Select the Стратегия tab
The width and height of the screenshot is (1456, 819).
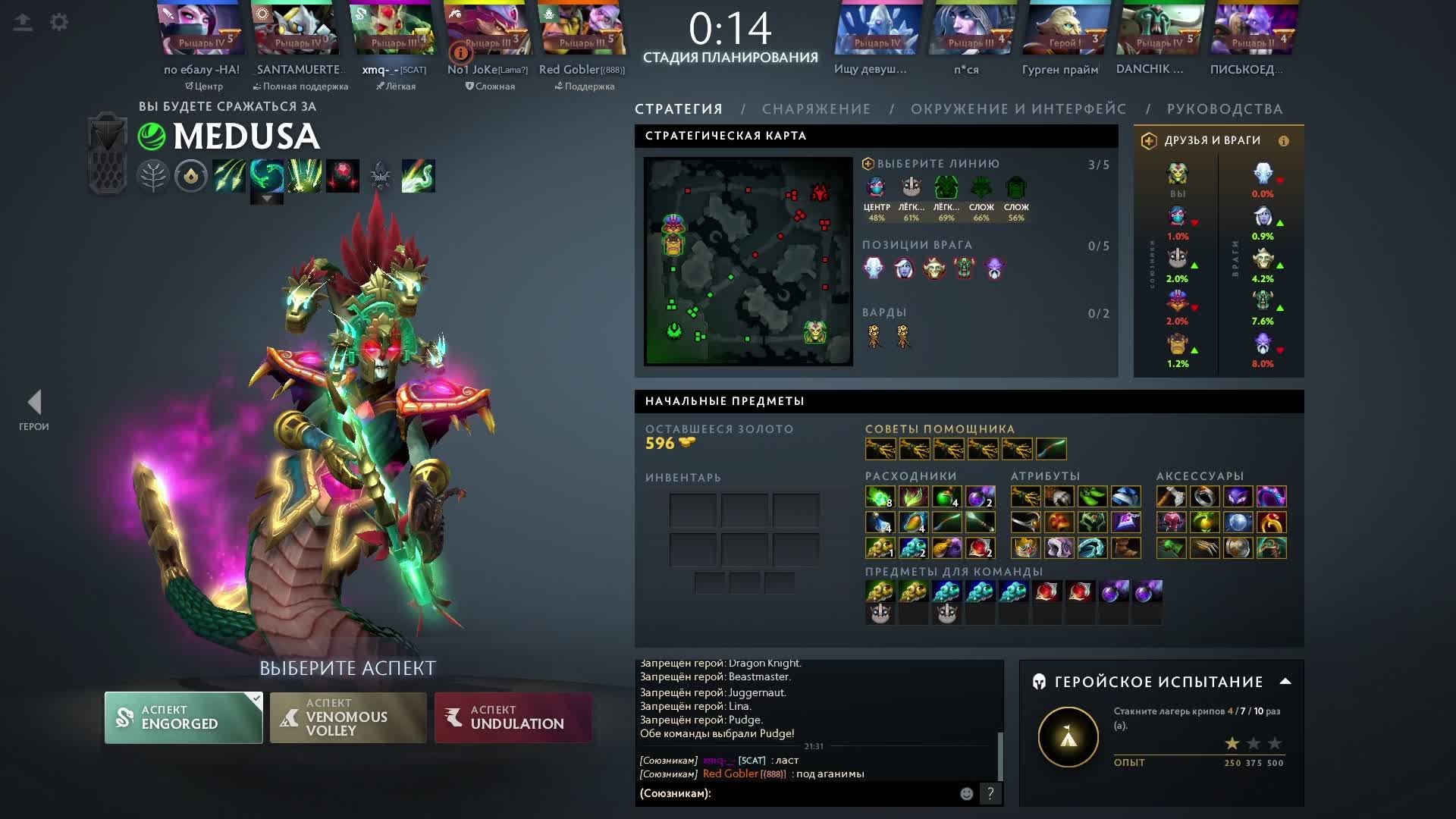[679, 109]
